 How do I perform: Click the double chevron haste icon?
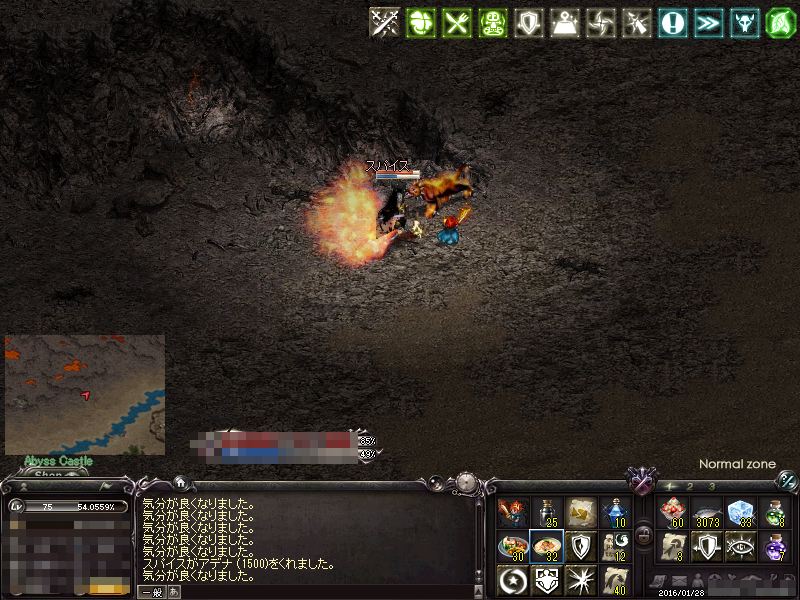(x=708, y=22)
